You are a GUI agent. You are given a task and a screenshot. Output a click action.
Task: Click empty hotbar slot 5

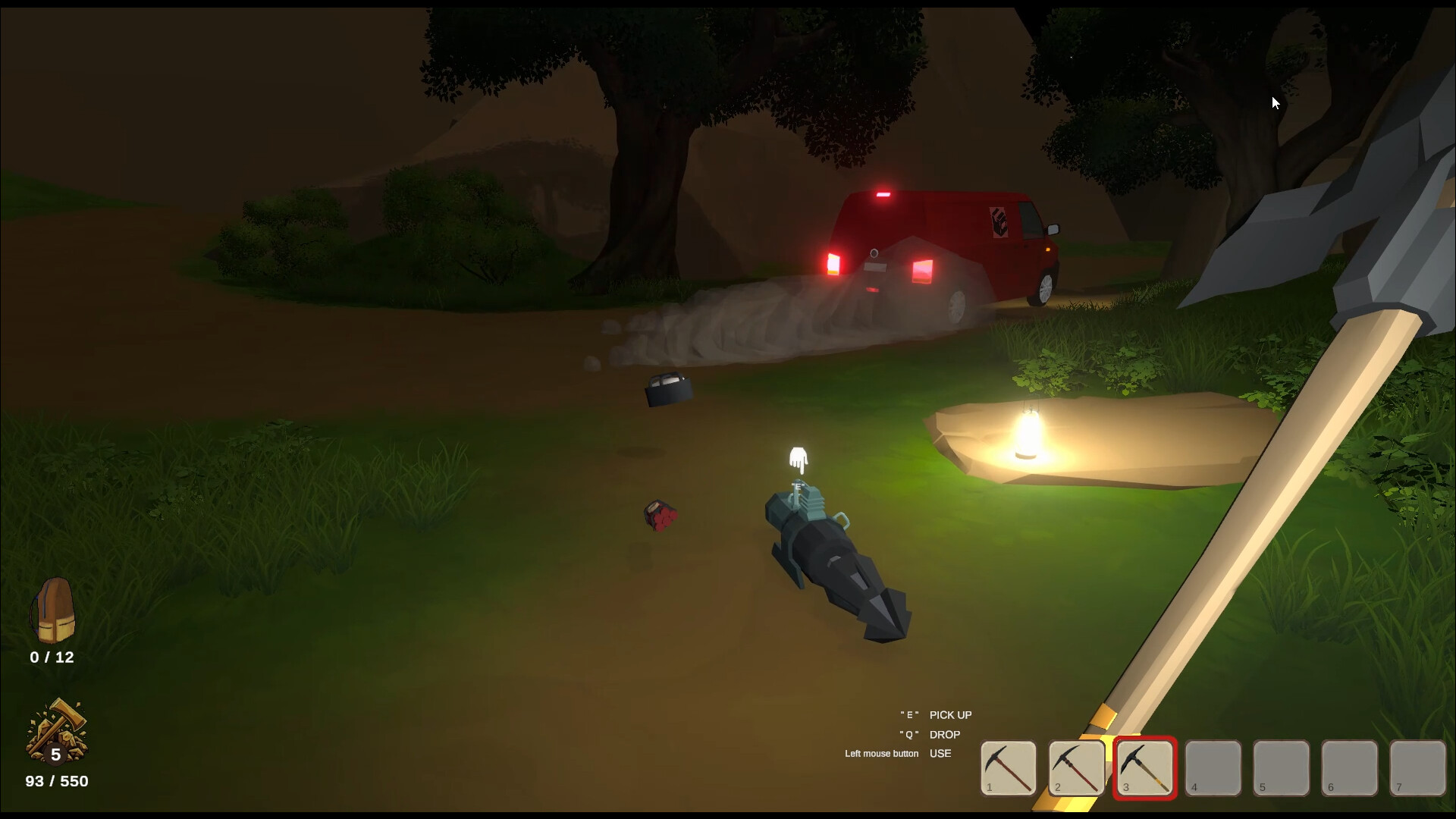tap(1281, 768)
